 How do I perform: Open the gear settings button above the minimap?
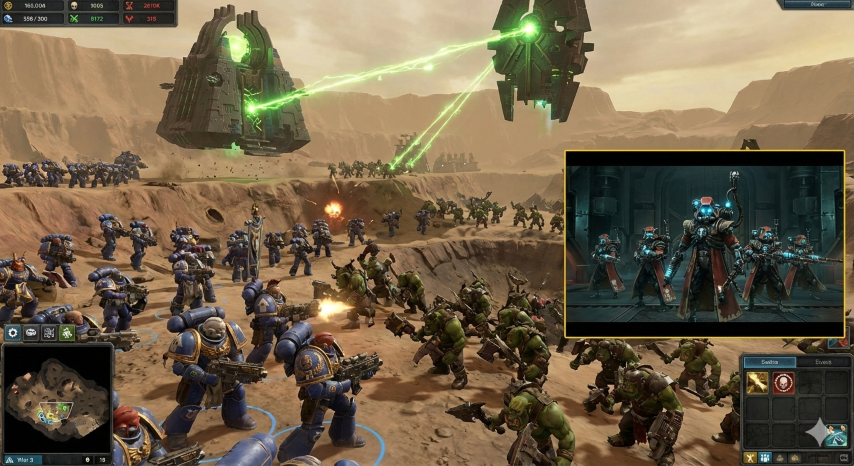coord(13,333)
